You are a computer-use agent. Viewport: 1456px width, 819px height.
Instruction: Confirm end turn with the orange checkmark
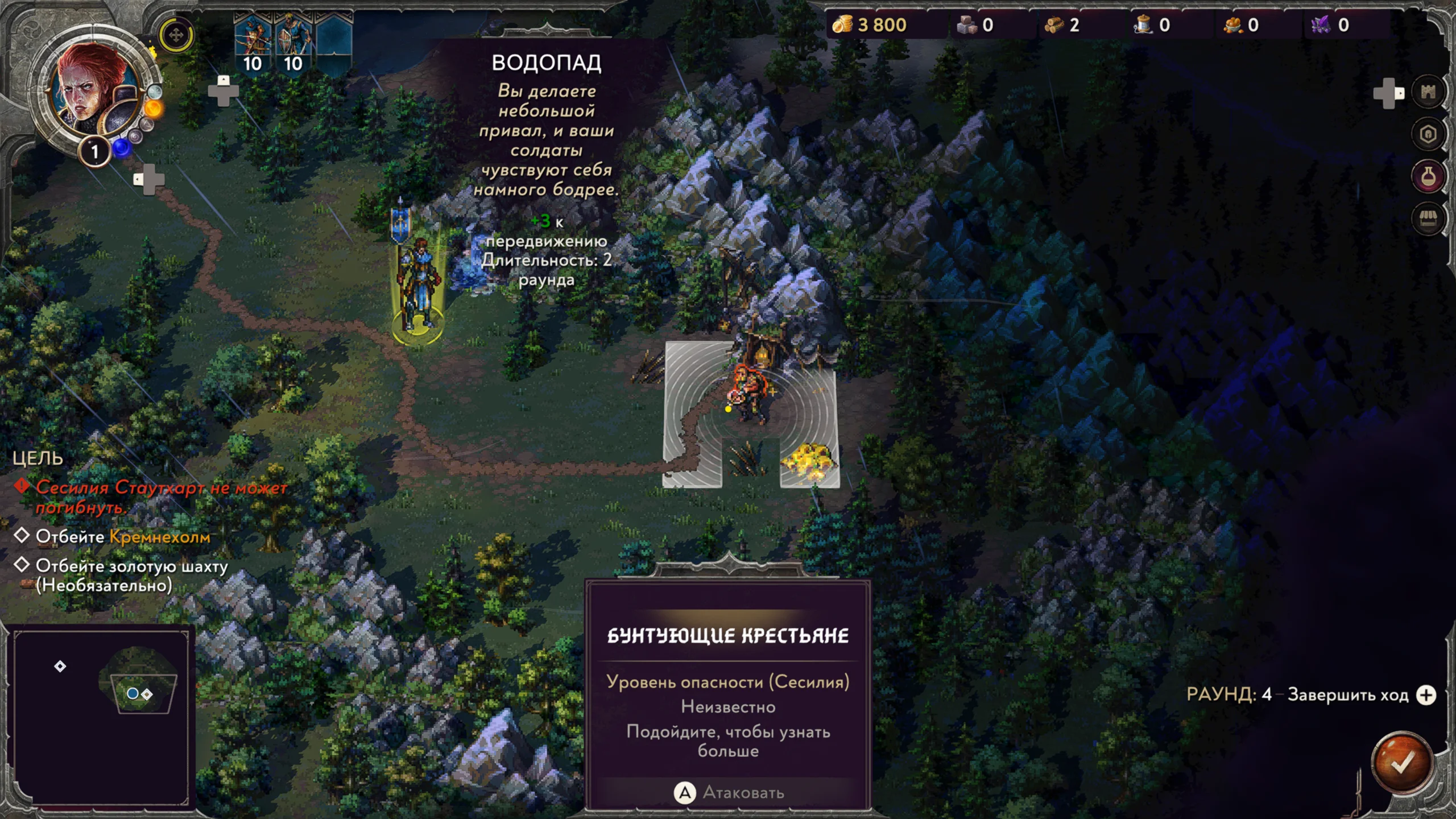pyautogui.click(x=1401, y=763)
